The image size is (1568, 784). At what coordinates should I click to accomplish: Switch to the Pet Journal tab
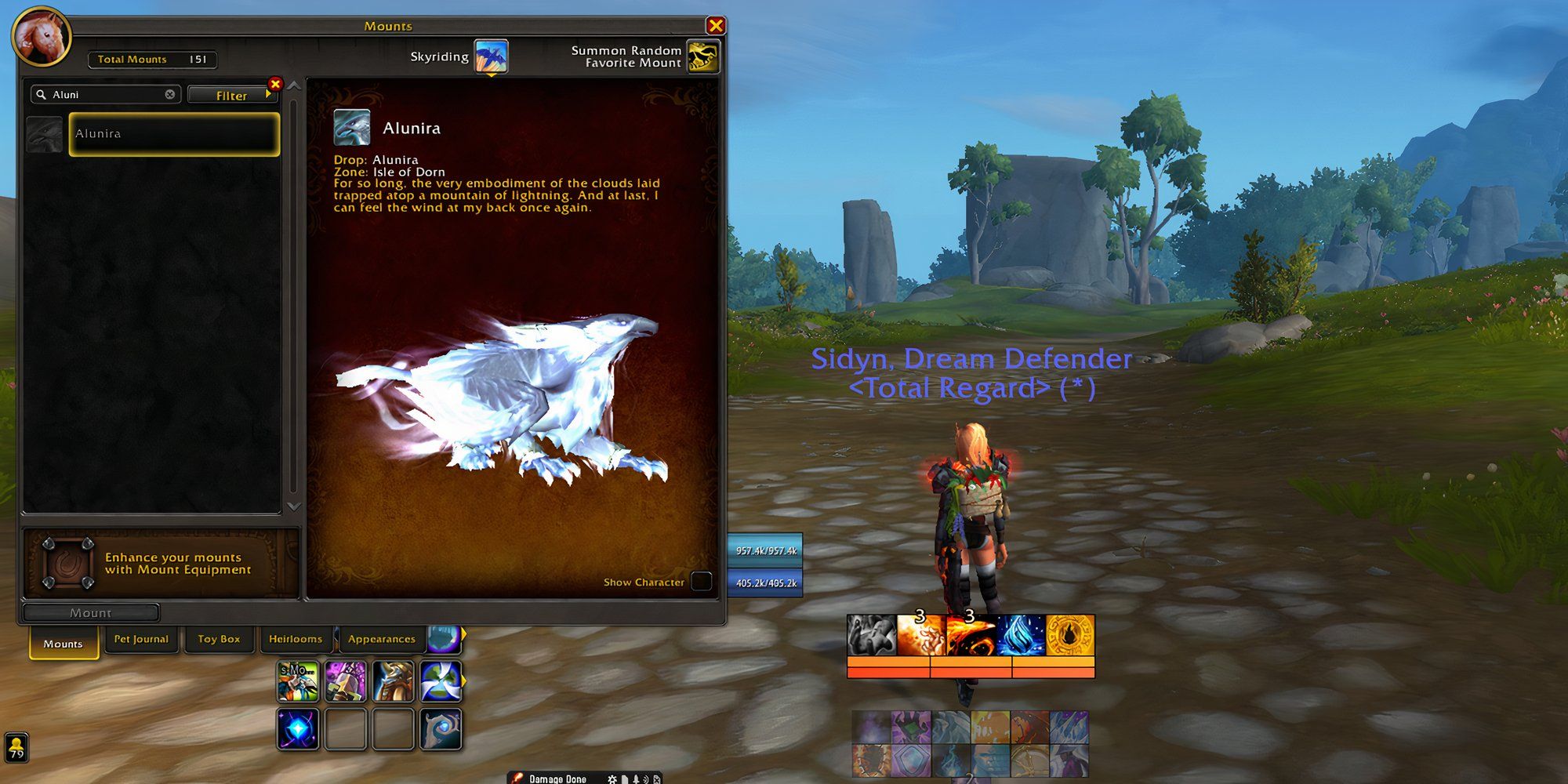pyautogui.click(x=141, y=640)
